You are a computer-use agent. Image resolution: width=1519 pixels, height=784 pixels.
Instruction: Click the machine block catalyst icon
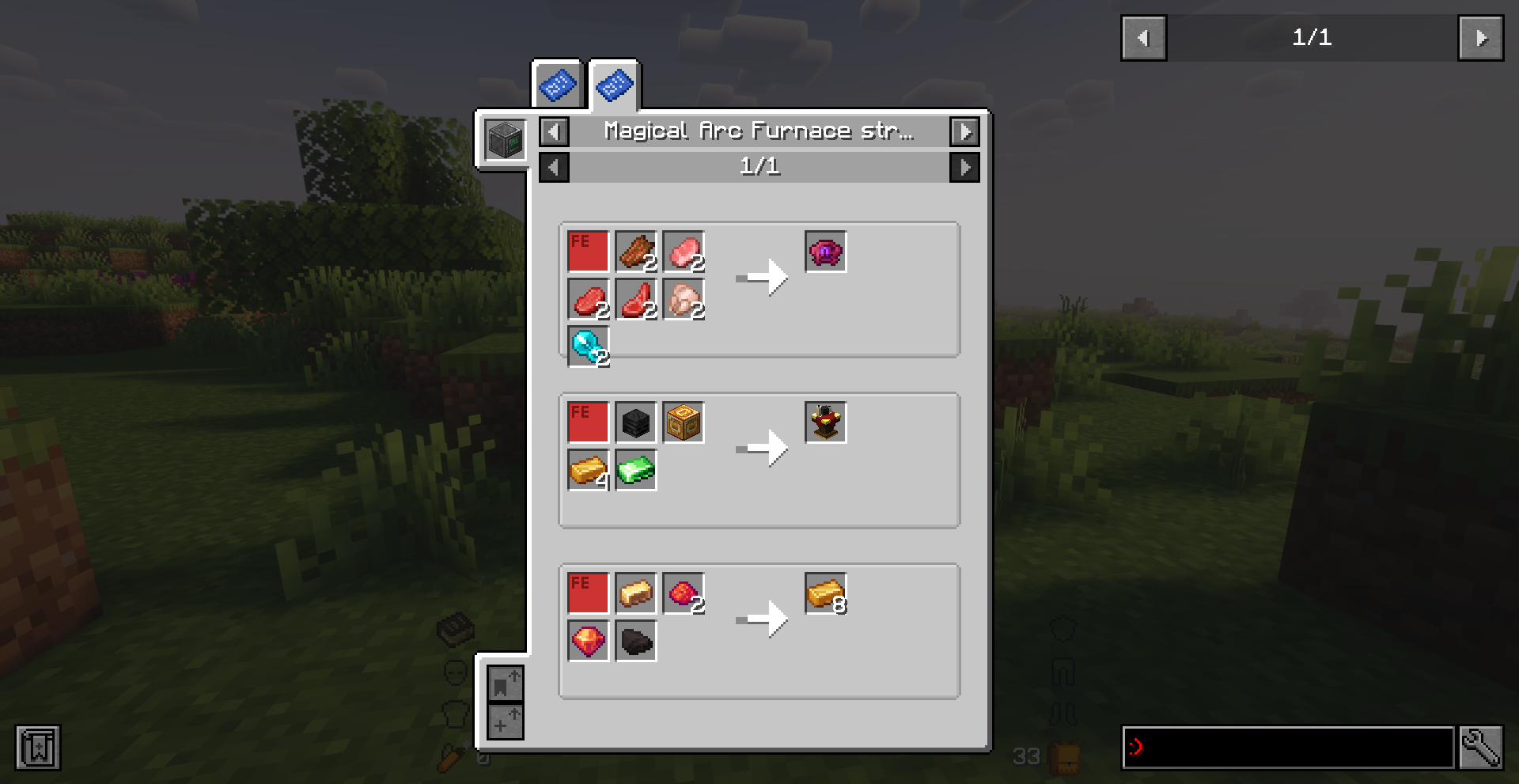click(x=505, y=141)
